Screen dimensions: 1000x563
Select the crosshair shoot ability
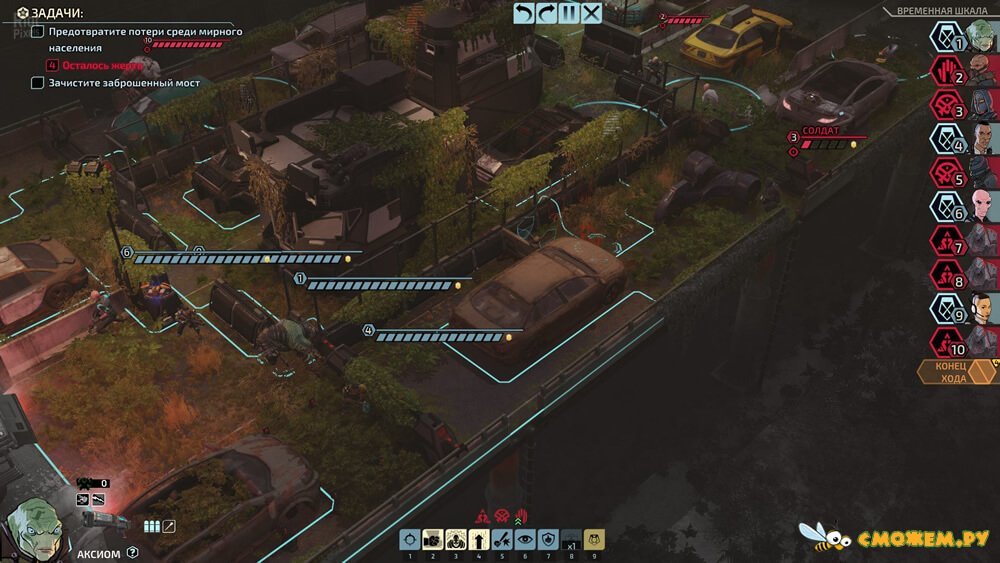409,540
